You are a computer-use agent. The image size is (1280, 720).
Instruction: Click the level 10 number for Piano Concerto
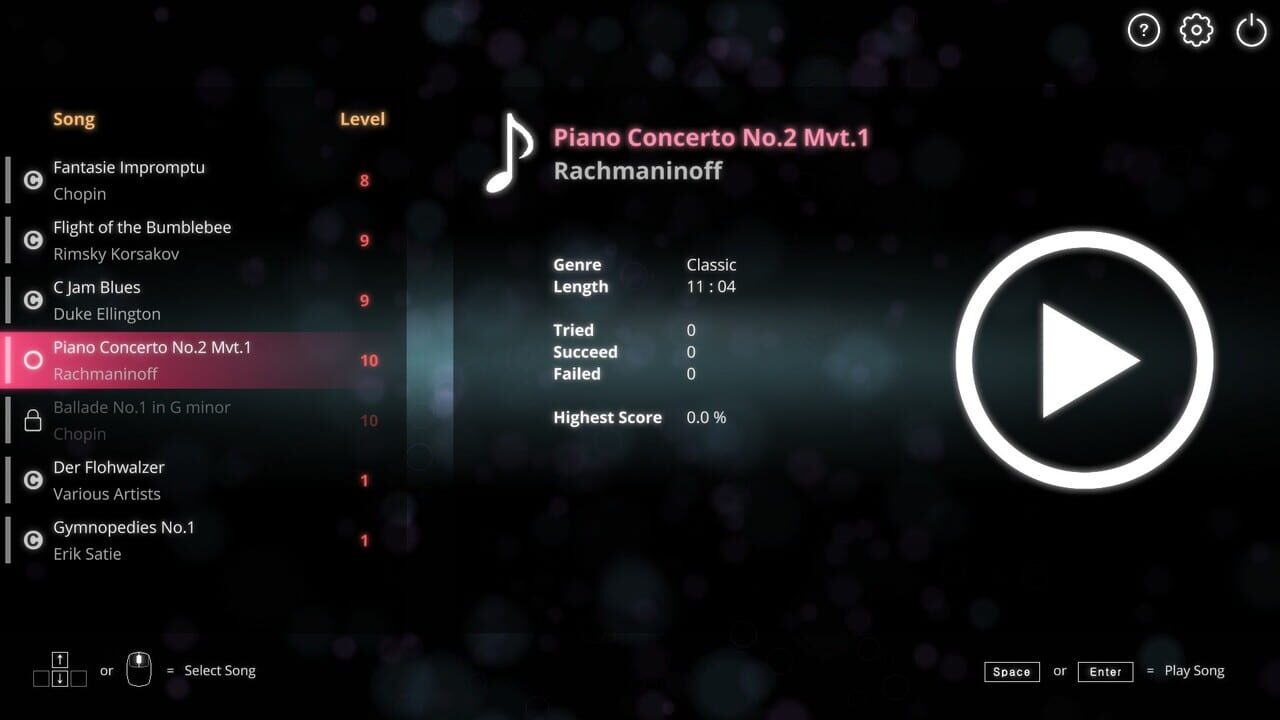point(369,360)
